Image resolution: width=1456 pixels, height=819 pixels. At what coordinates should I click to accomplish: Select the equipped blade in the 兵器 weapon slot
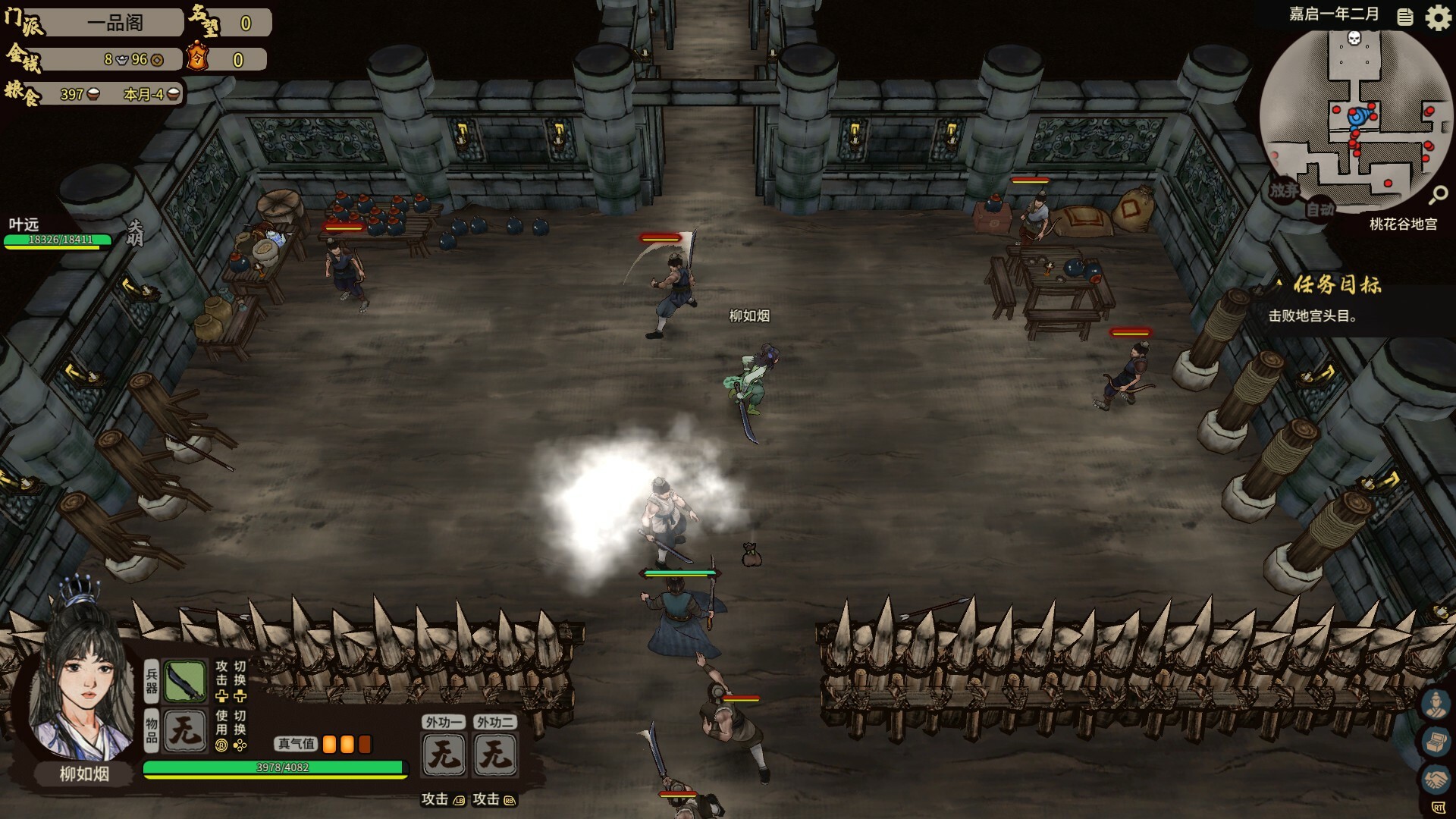184,680
